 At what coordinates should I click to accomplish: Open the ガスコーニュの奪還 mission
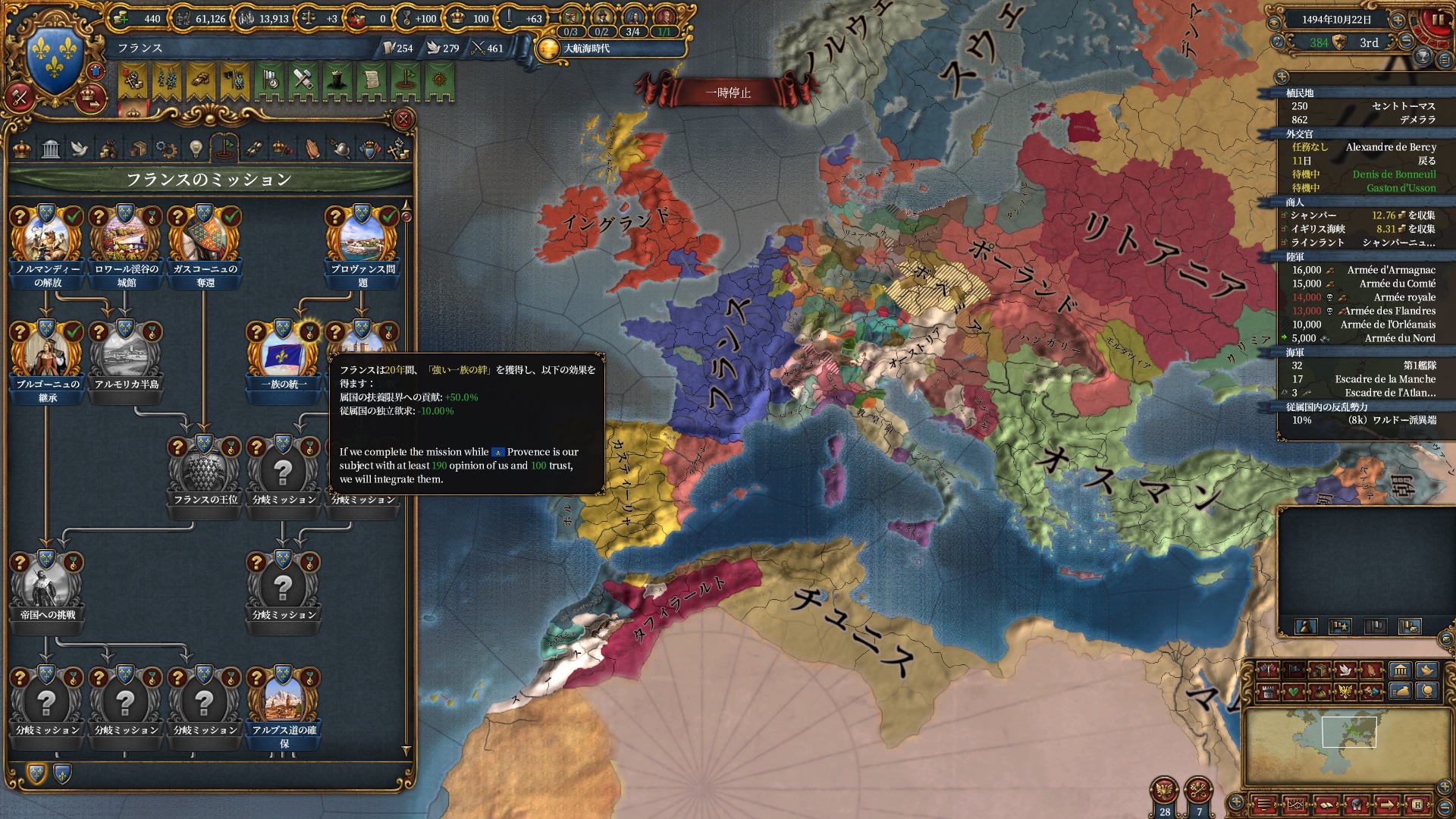tap(205, 241)
